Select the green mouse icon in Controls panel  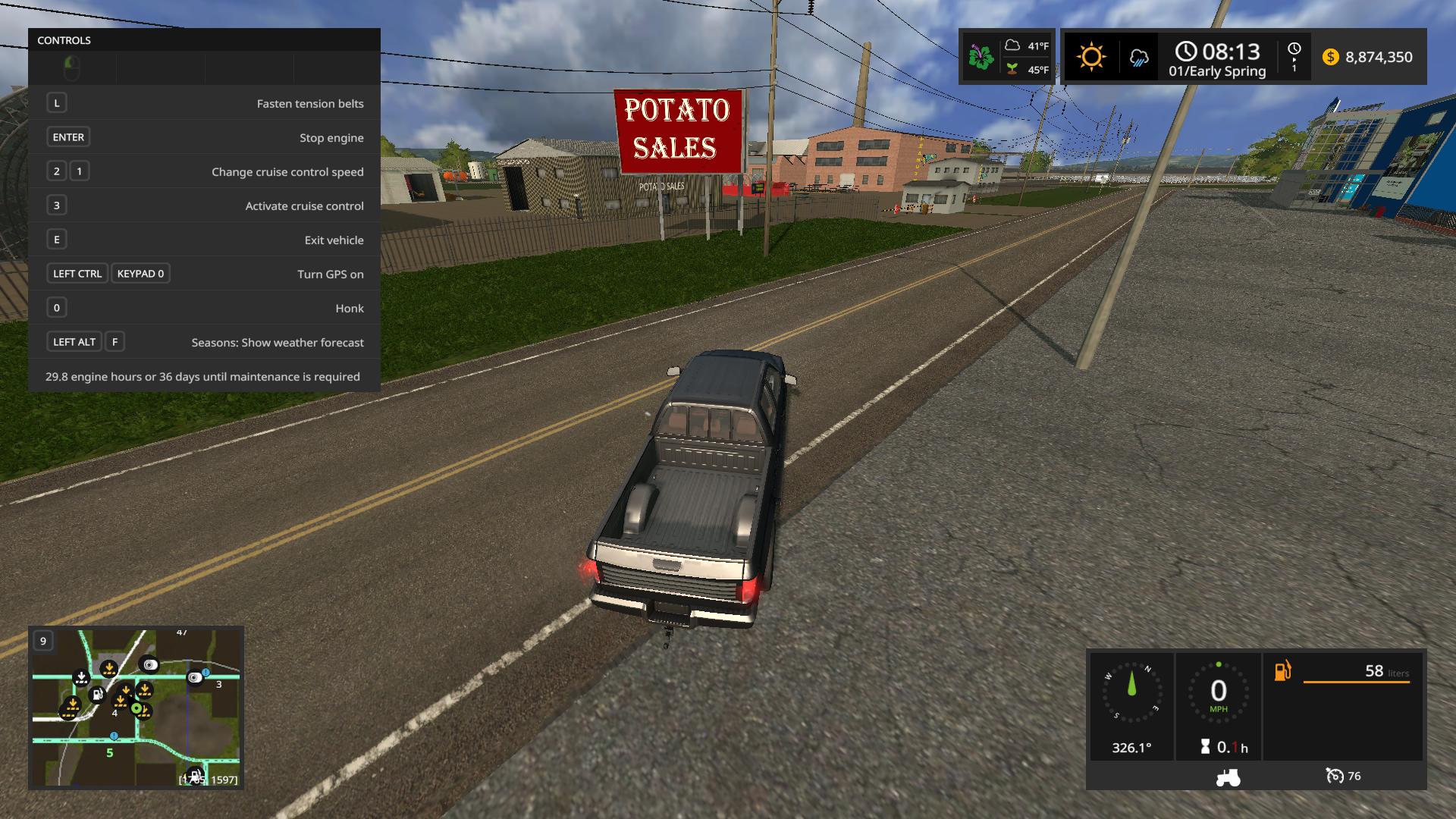point(71,68)
